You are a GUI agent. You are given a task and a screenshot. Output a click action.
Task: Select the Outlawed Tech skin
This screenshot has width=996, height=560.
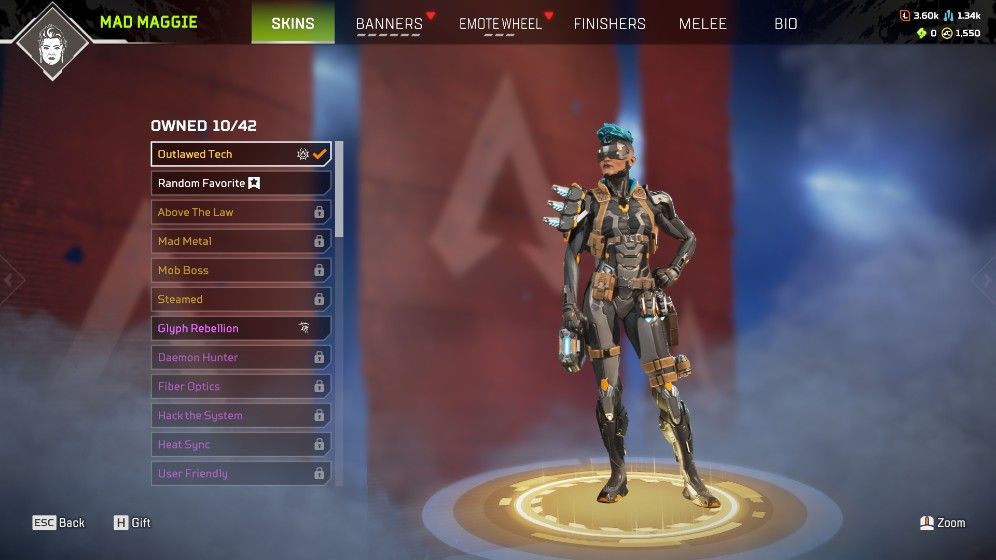[x=241, y=154]
